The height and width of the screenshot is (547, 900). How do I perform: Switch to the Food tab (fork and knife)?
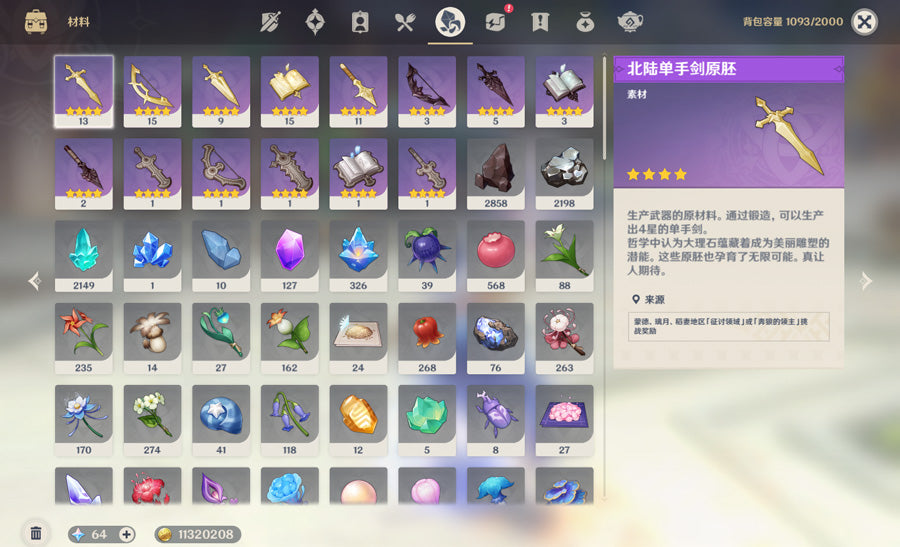[404, 22]
